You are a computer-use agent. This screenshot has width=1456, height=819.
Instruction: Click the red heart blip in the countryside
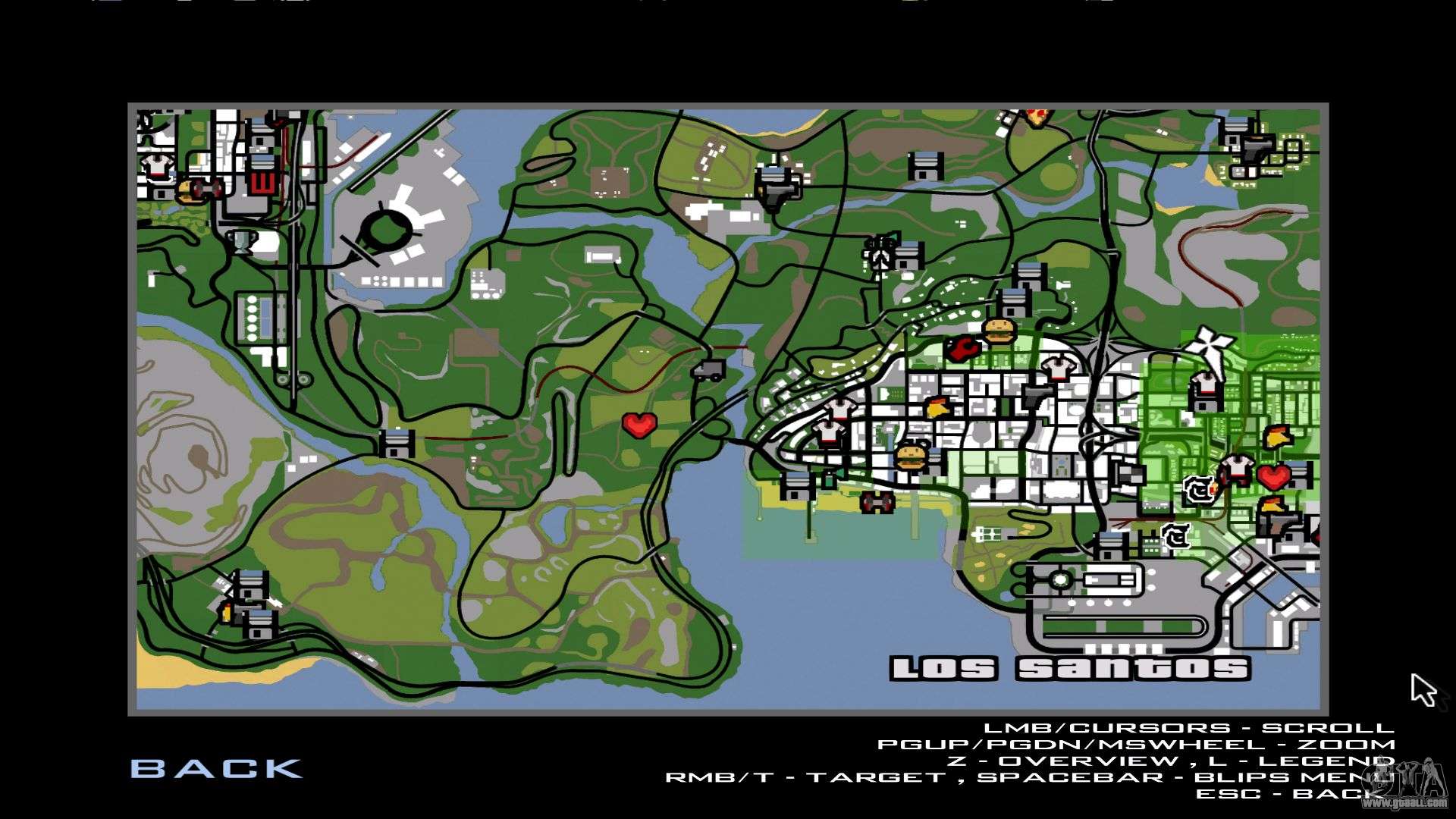[641, 425]
